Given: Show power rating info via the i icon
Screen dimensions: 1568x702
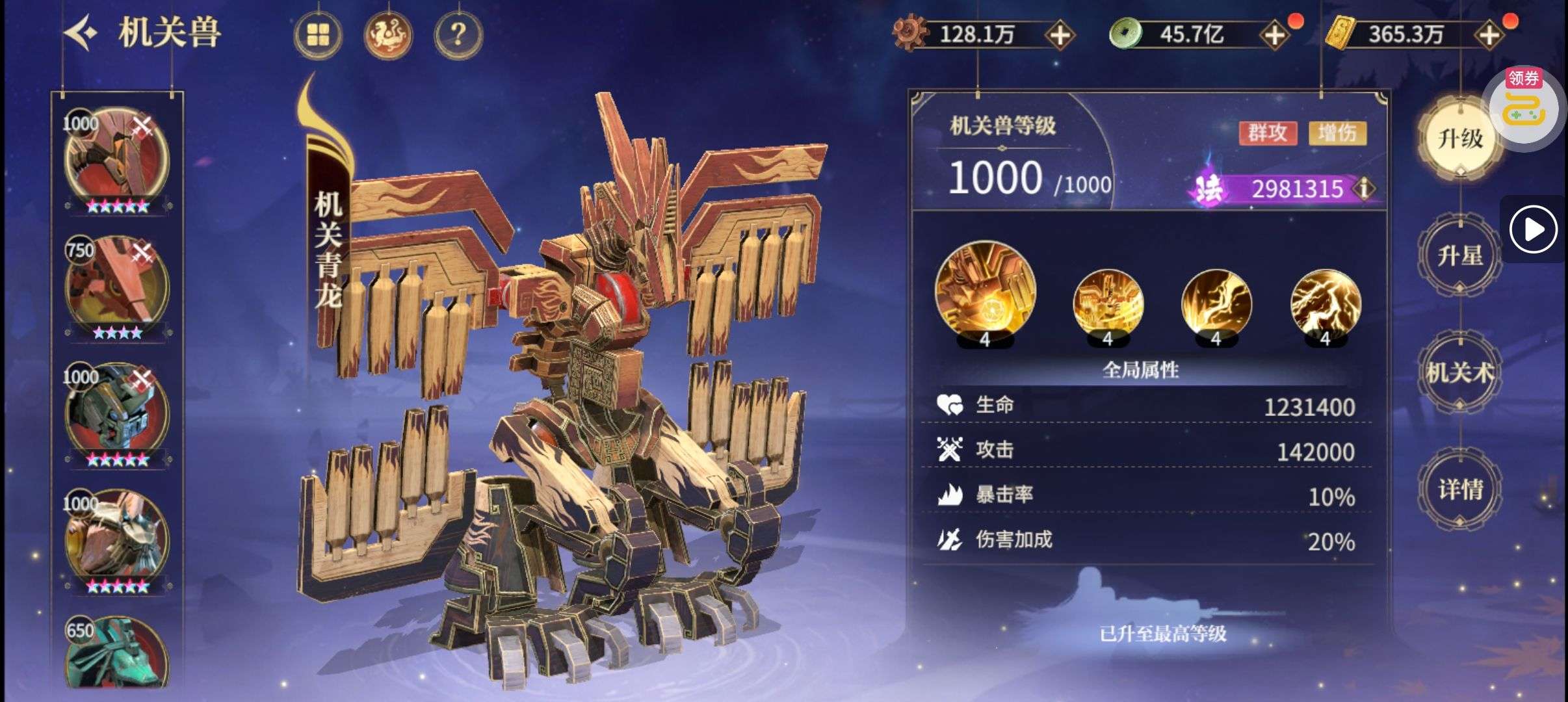Looking at the screenshot, I should coord(1364,188).
